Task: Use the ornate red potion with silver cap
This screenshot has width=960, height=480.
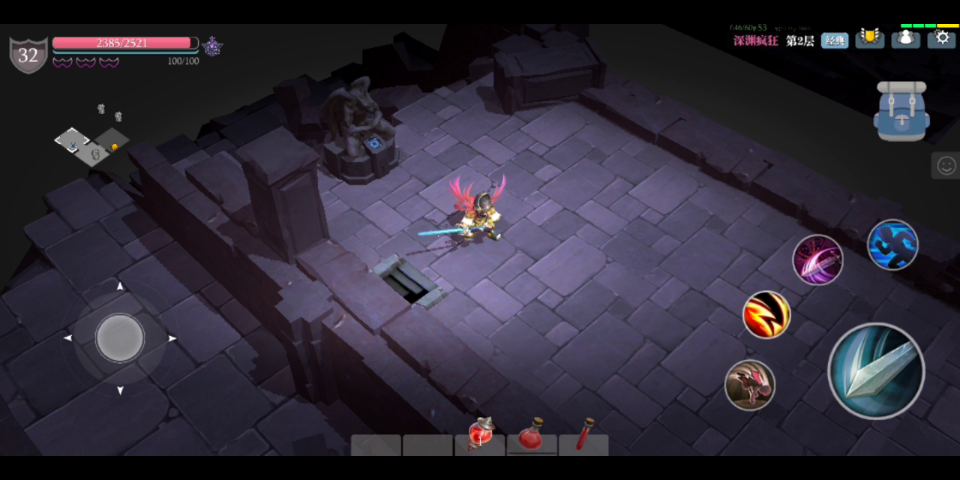Action: [x=480, y=436]
